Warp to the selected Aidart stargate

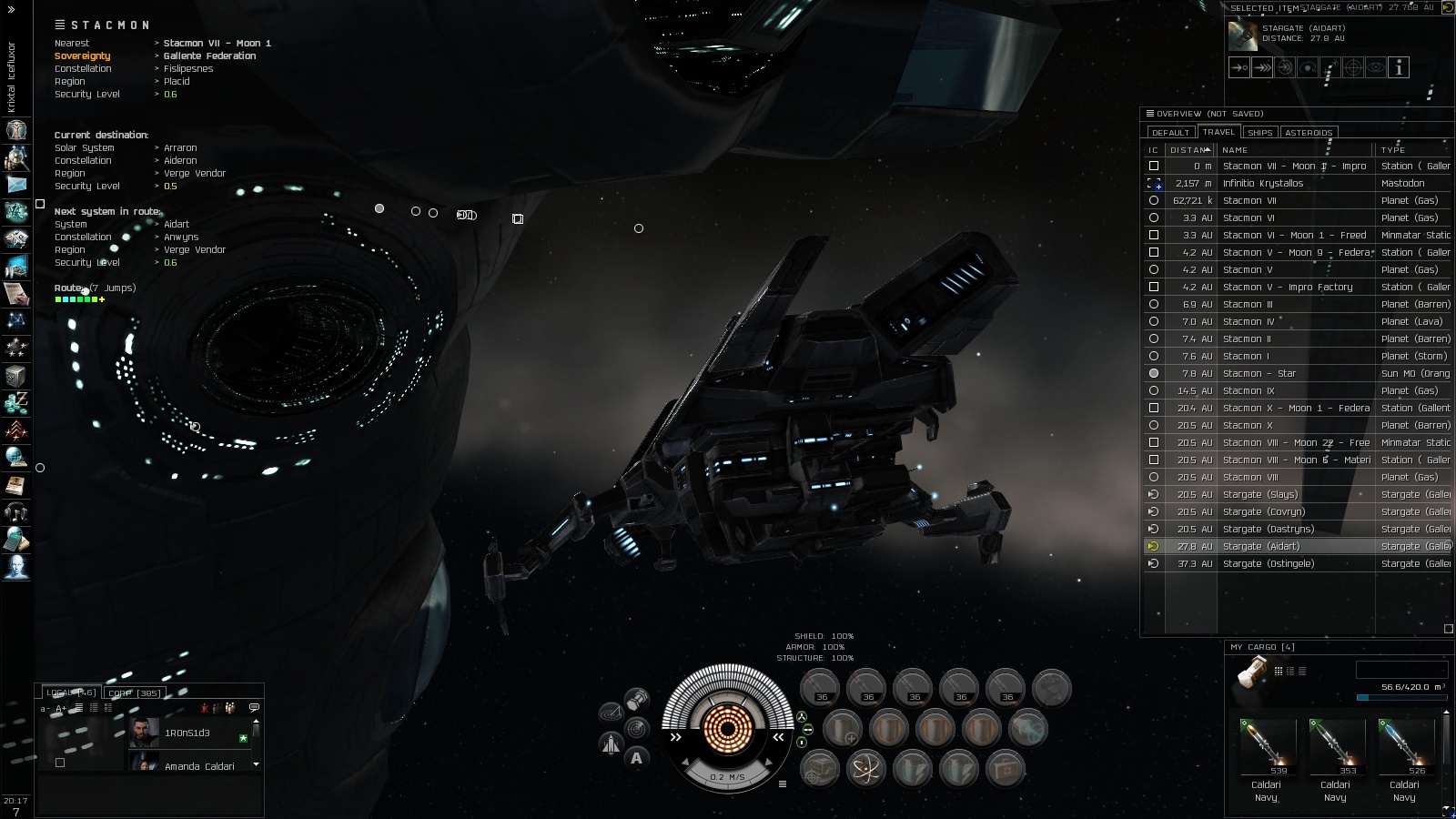tap(1262, 67)
